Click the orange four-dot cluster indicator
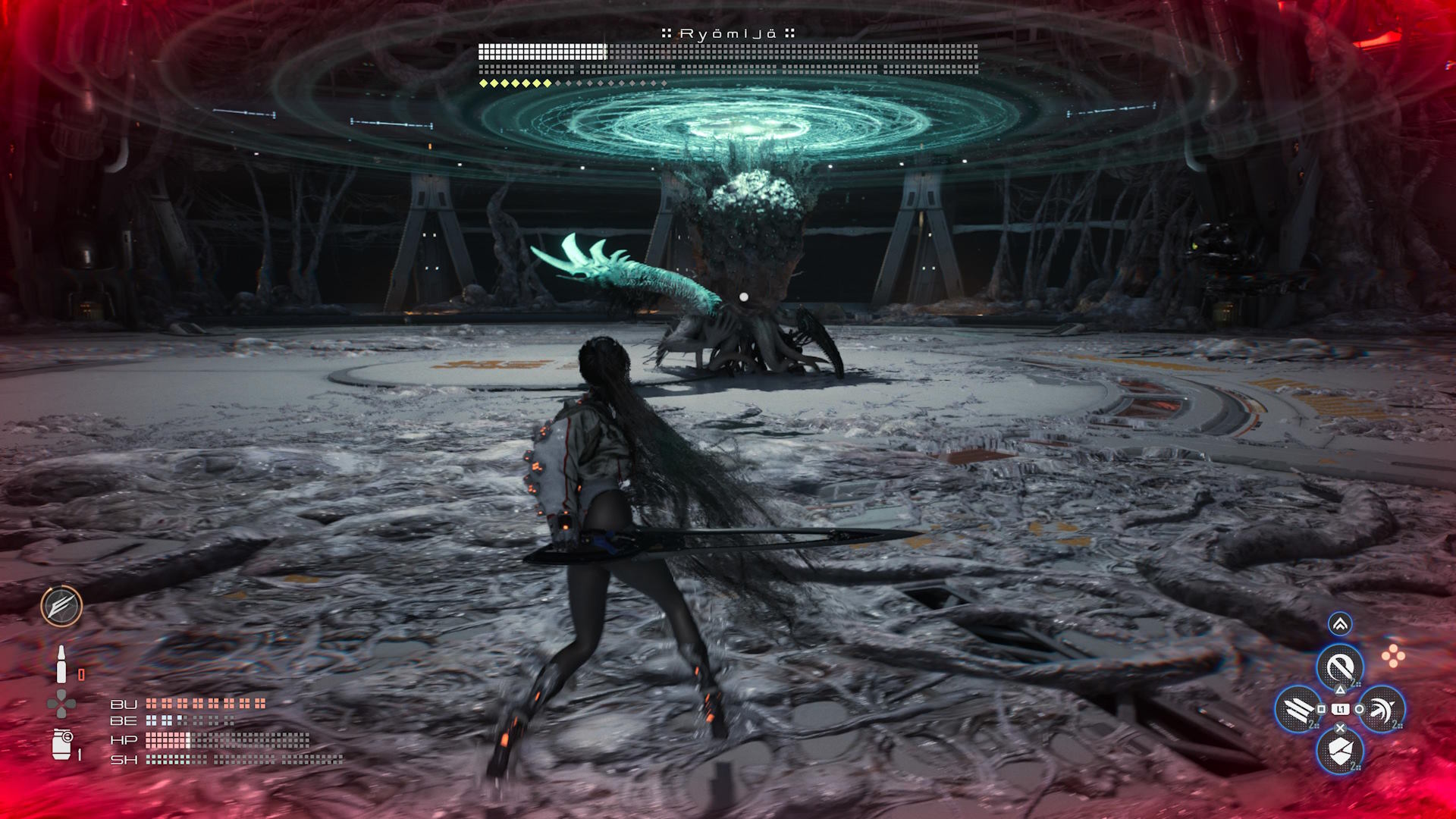The width and height of the screenshot is (1456, 819). [1393, 657]
